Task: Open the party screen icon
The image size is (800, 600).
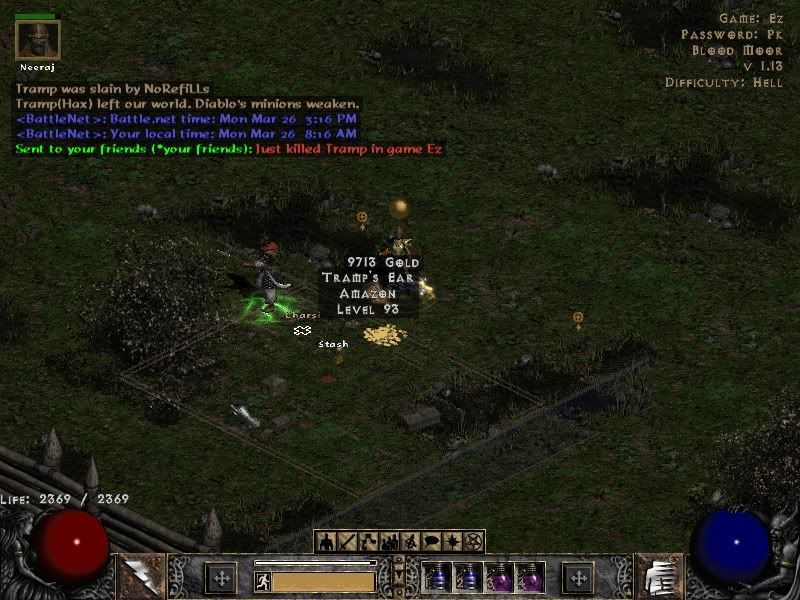Action: [389, 542]
